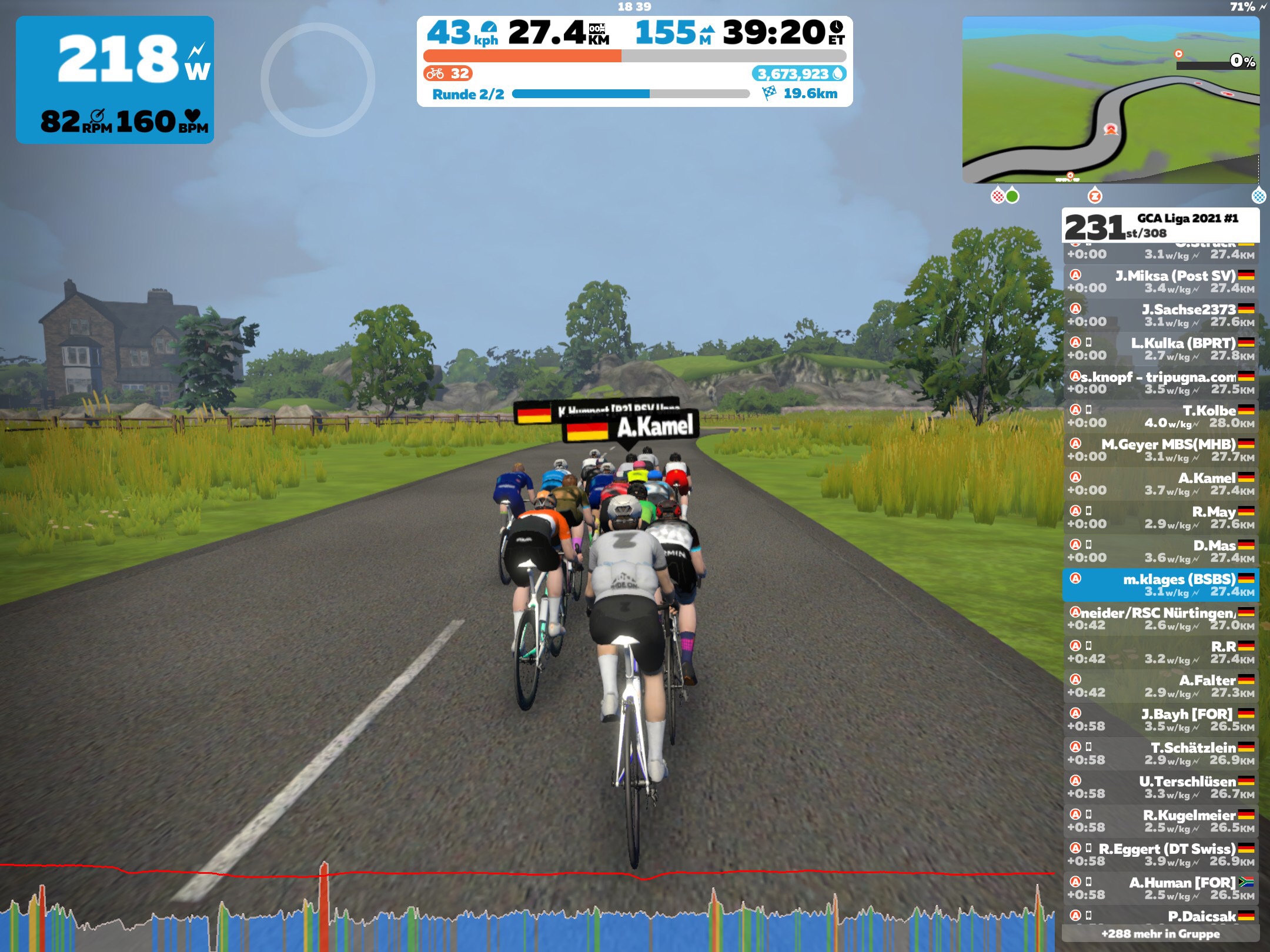Select U.Terschlüsen rider row

tap(1161, 787)
